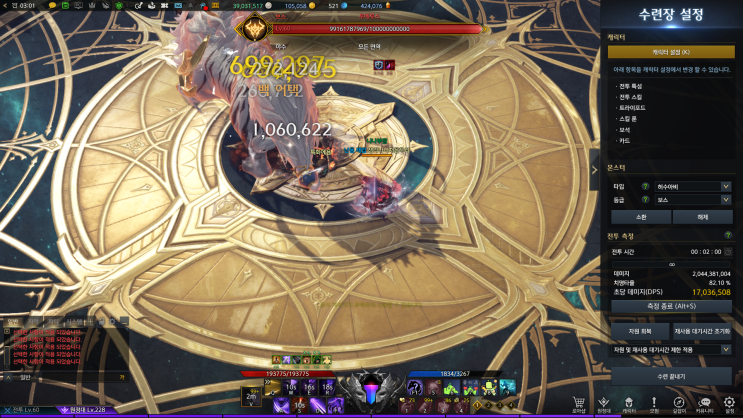This screenshot has height=418, width=743.
Task: Click the 해제 dismiss button
Action: [703, 216]
